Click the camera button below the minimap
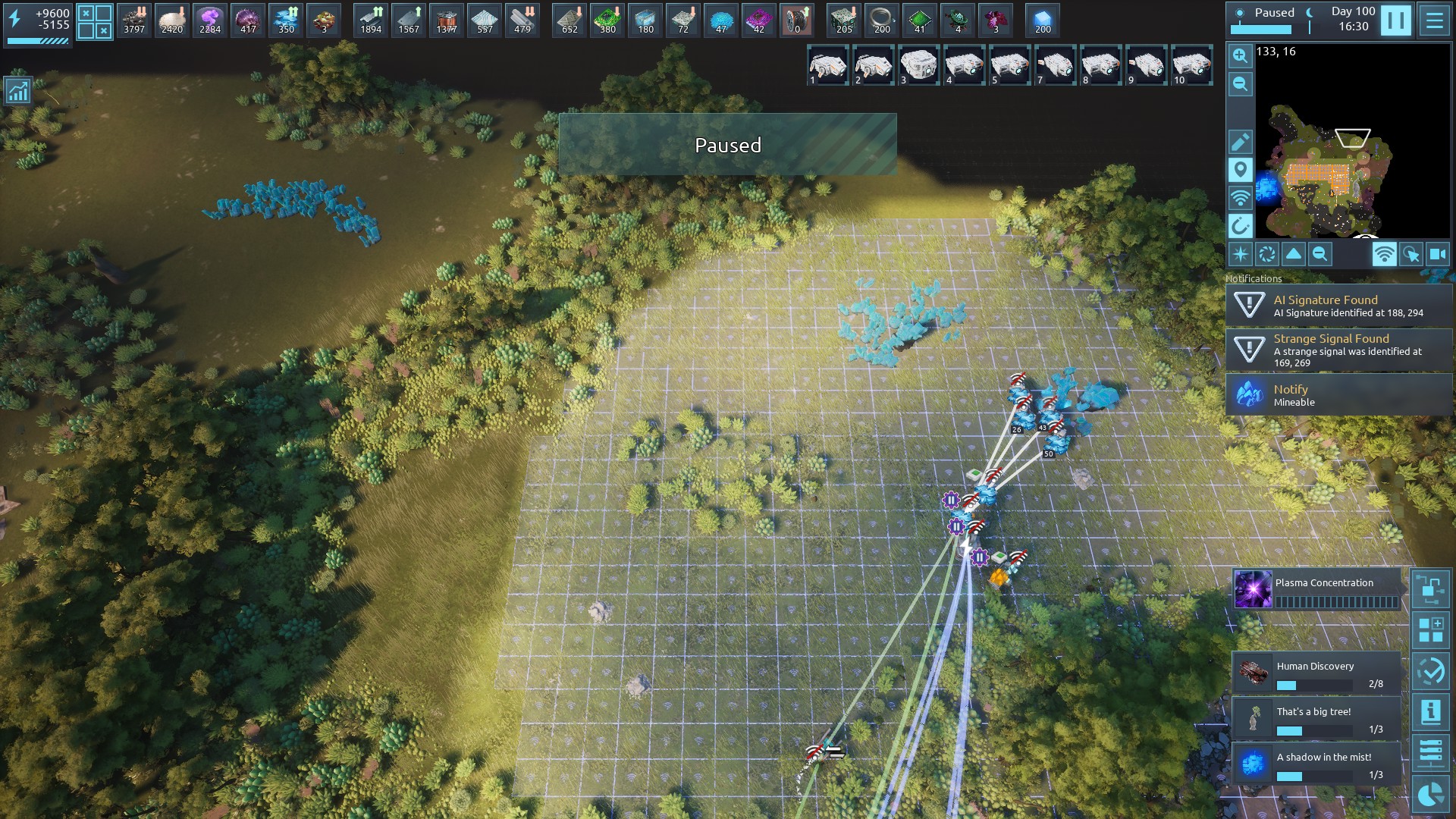1456x819 pixels. tap(1438, 255)
